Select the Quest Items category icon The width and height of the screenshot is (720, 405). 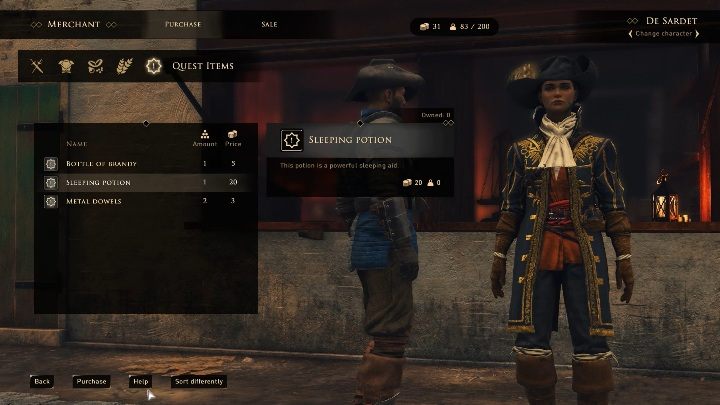153,67
